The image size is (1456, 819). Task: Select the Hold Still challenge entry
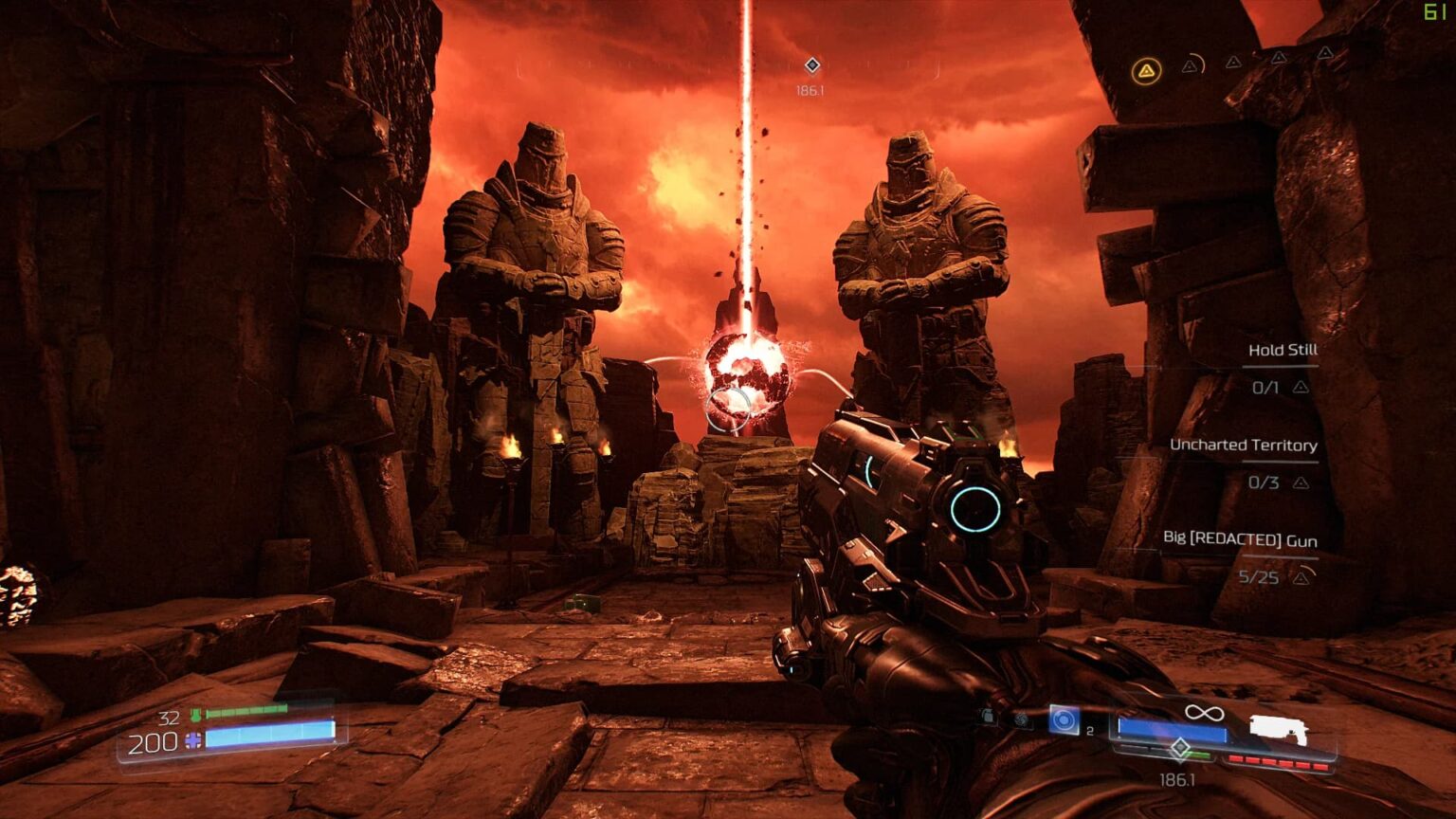[x=1283, y=349]
